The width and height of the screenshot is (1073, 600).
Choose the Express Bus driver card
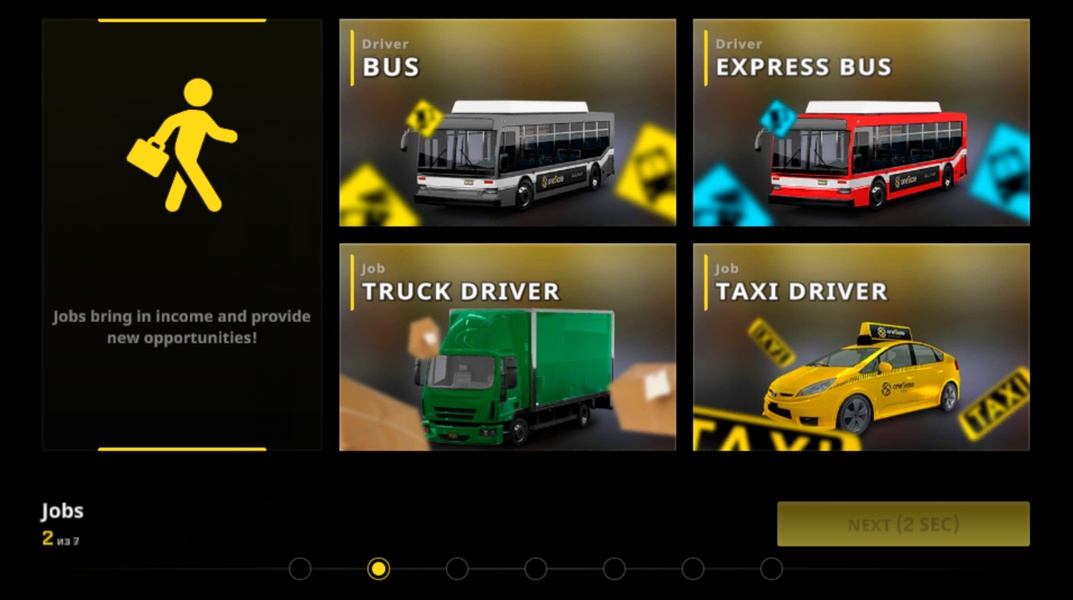(x=861, y=122)
